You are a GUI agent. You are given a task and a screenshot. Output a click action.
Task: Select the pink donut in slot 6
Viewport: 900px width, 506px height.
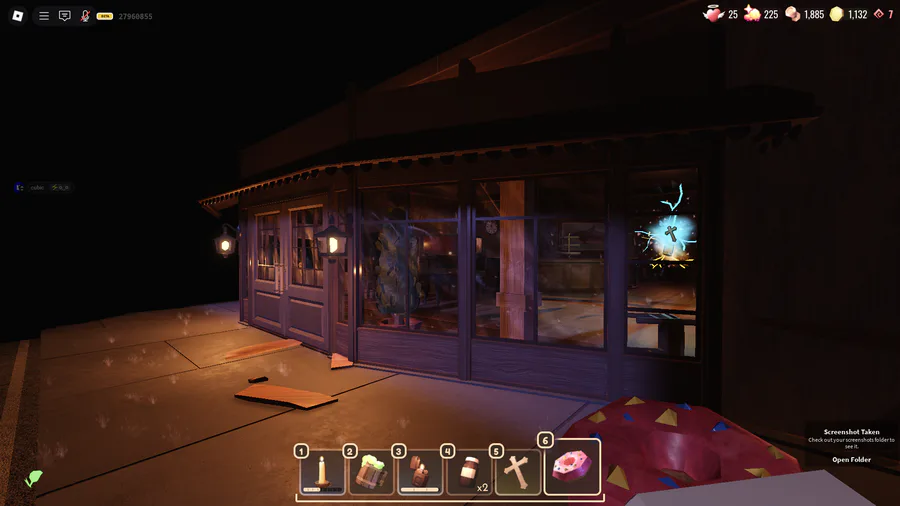click(572, 468)
